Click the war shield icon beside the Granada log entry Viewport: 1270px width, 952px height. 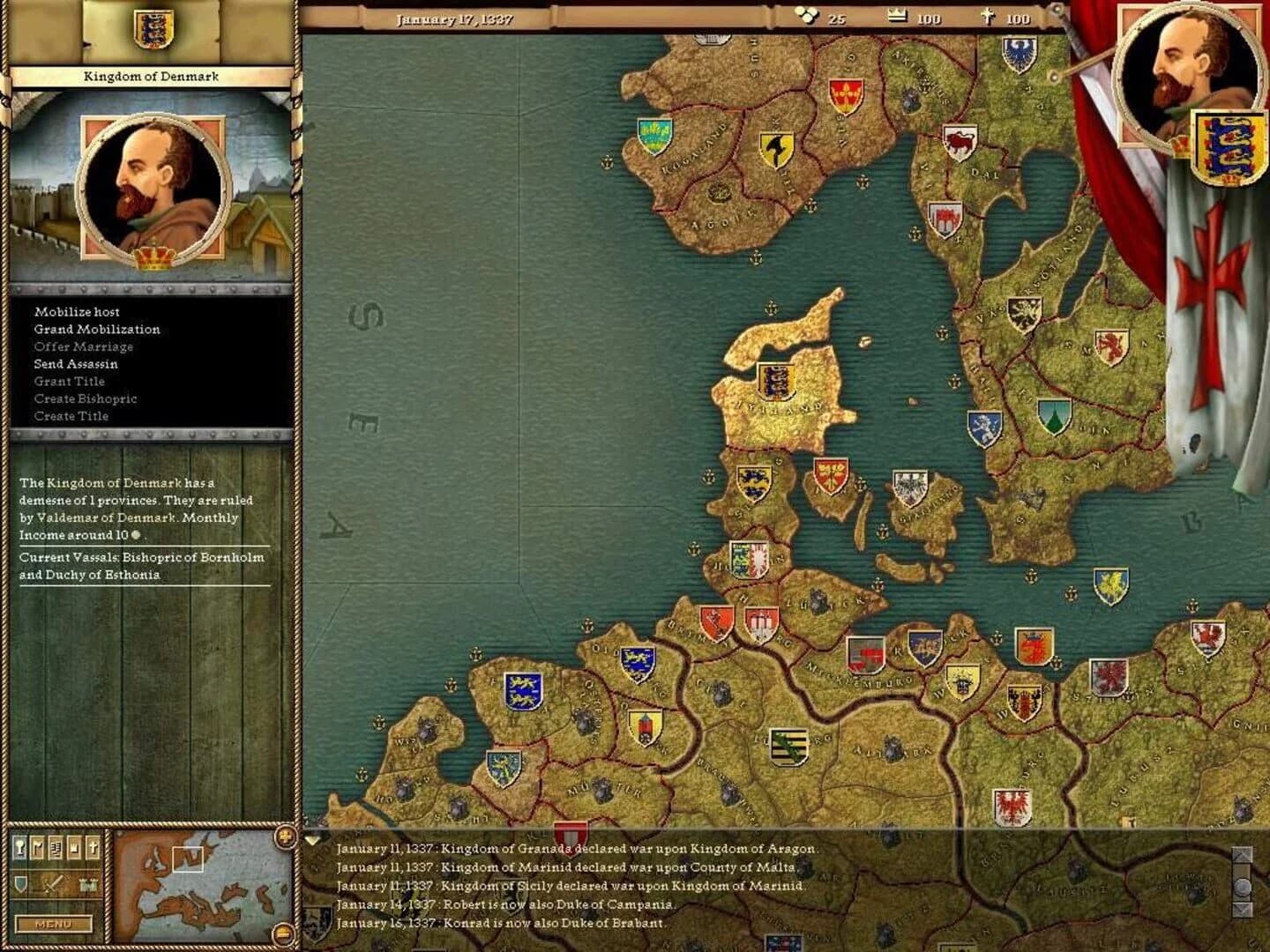572,832
